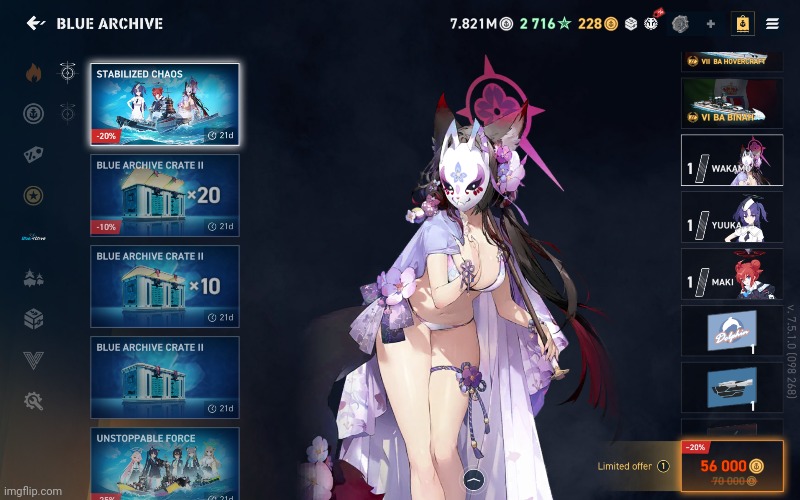800x500 pixels.
Task: Choose the Blue Archive Crate II x20 offer
Action: [x=165, y=195]
